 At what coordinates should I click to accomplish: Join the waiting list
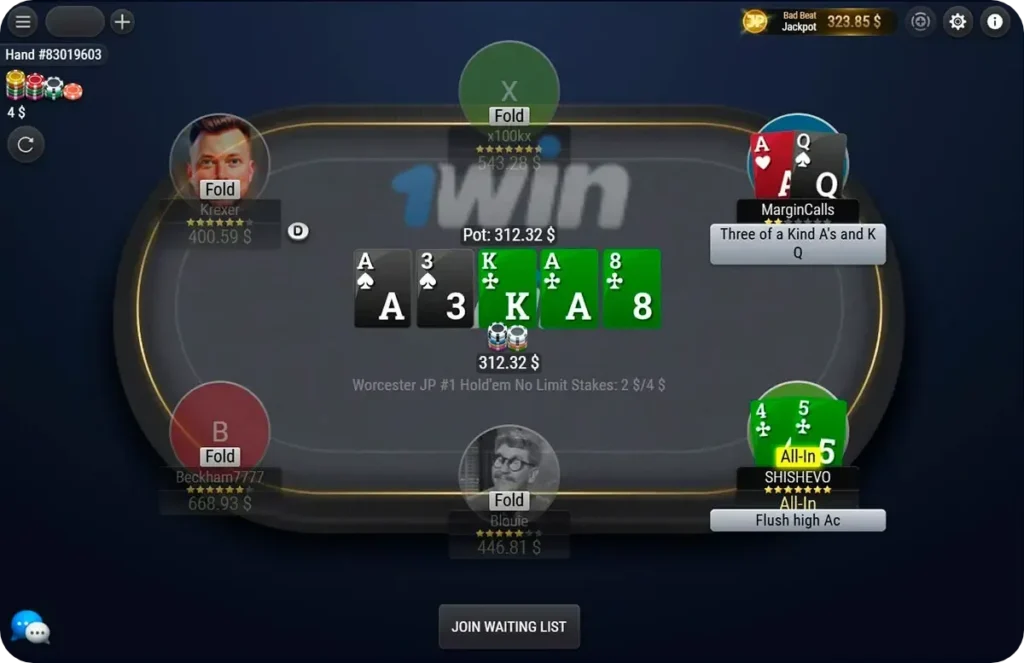(509, 627)
